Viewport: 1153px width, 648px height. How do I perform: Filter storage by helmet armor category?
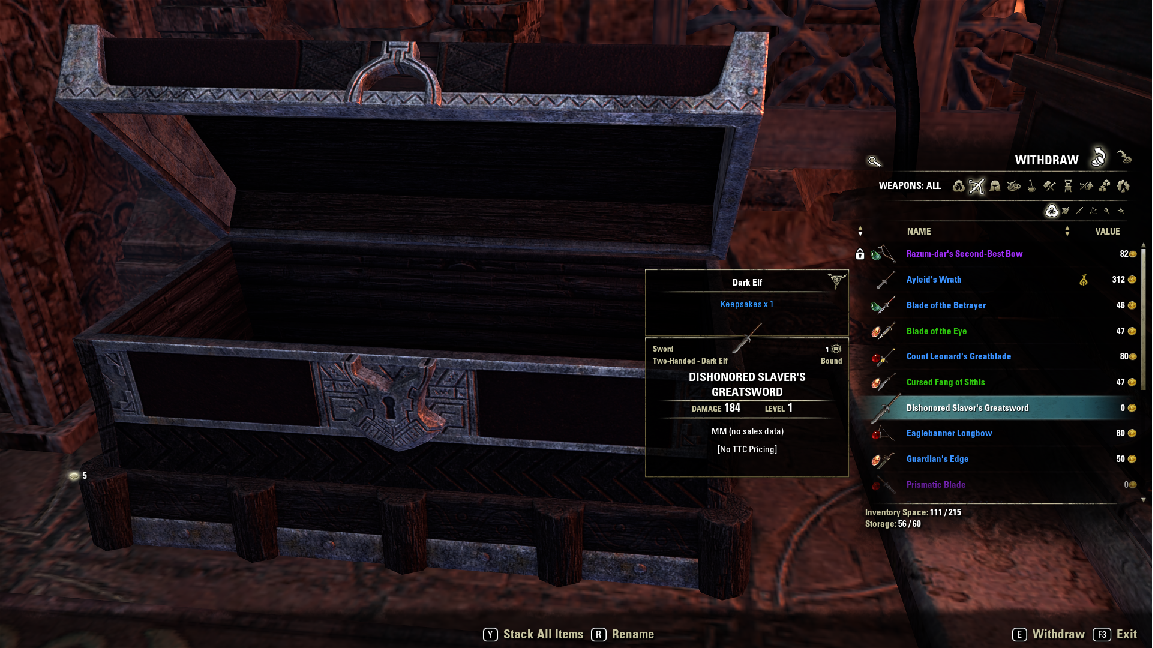tap(995, 186)
